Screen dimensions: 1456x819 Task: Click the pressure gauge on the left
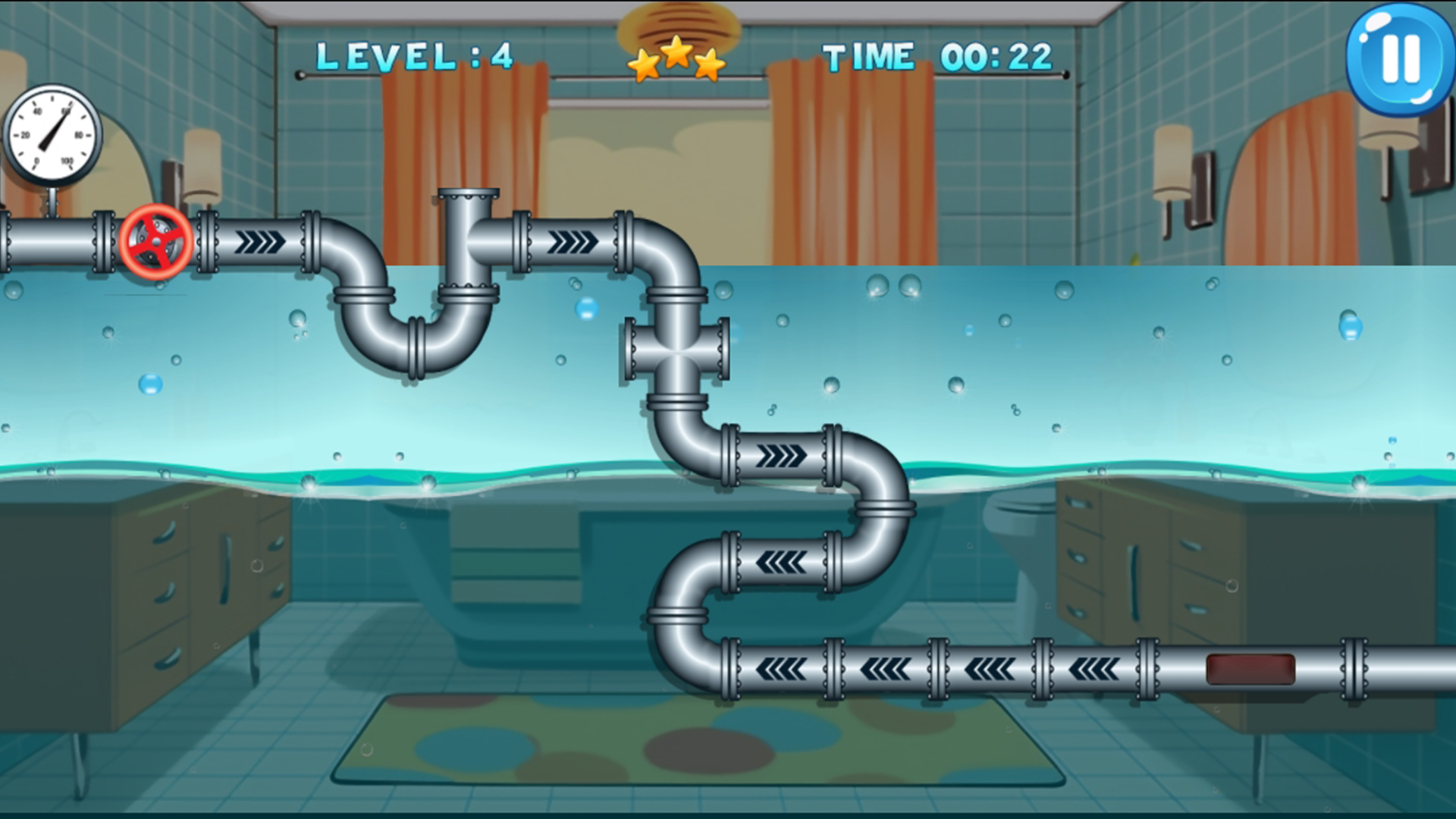click(52, 130)
